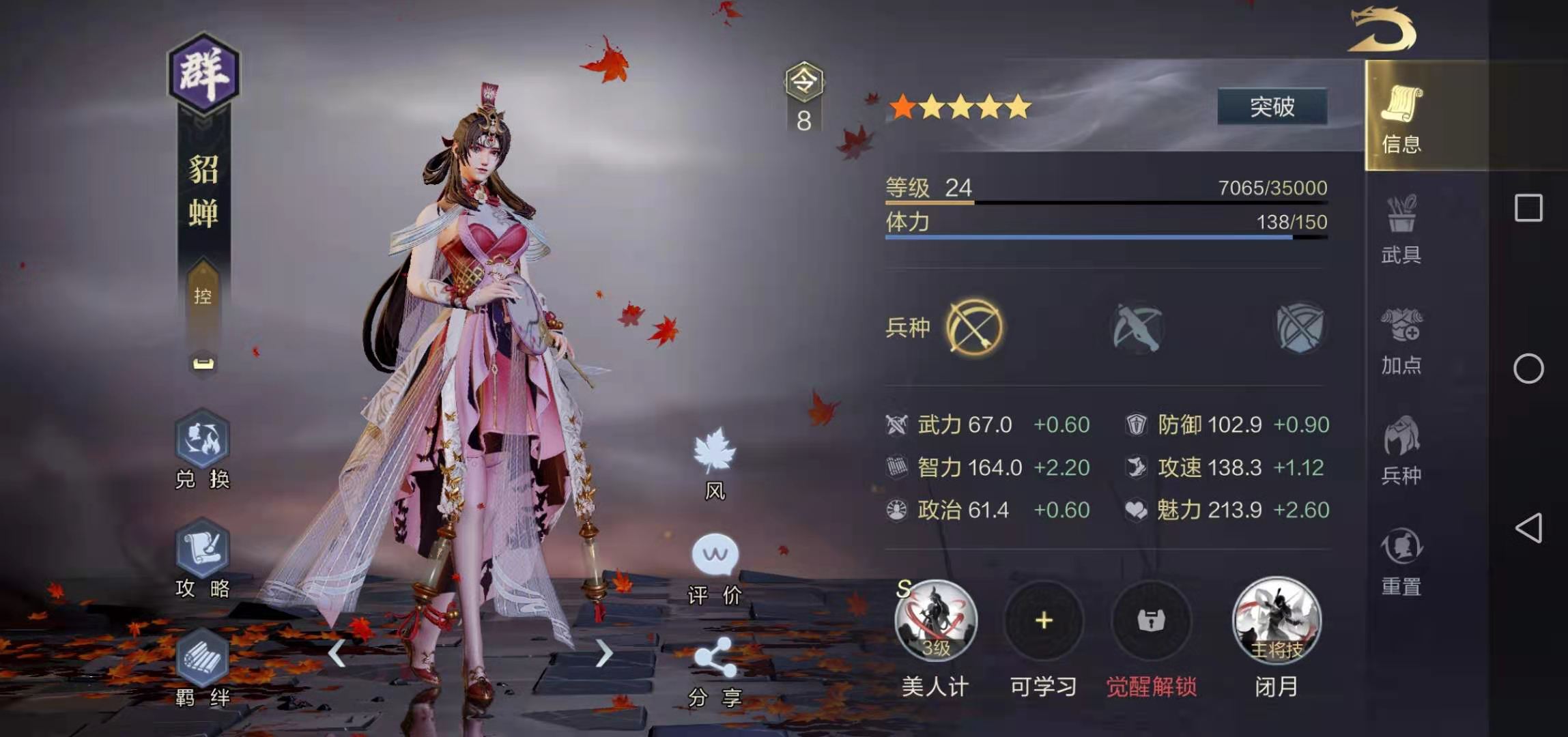Tap the 突破 breakthrough button

(1272, 106)
